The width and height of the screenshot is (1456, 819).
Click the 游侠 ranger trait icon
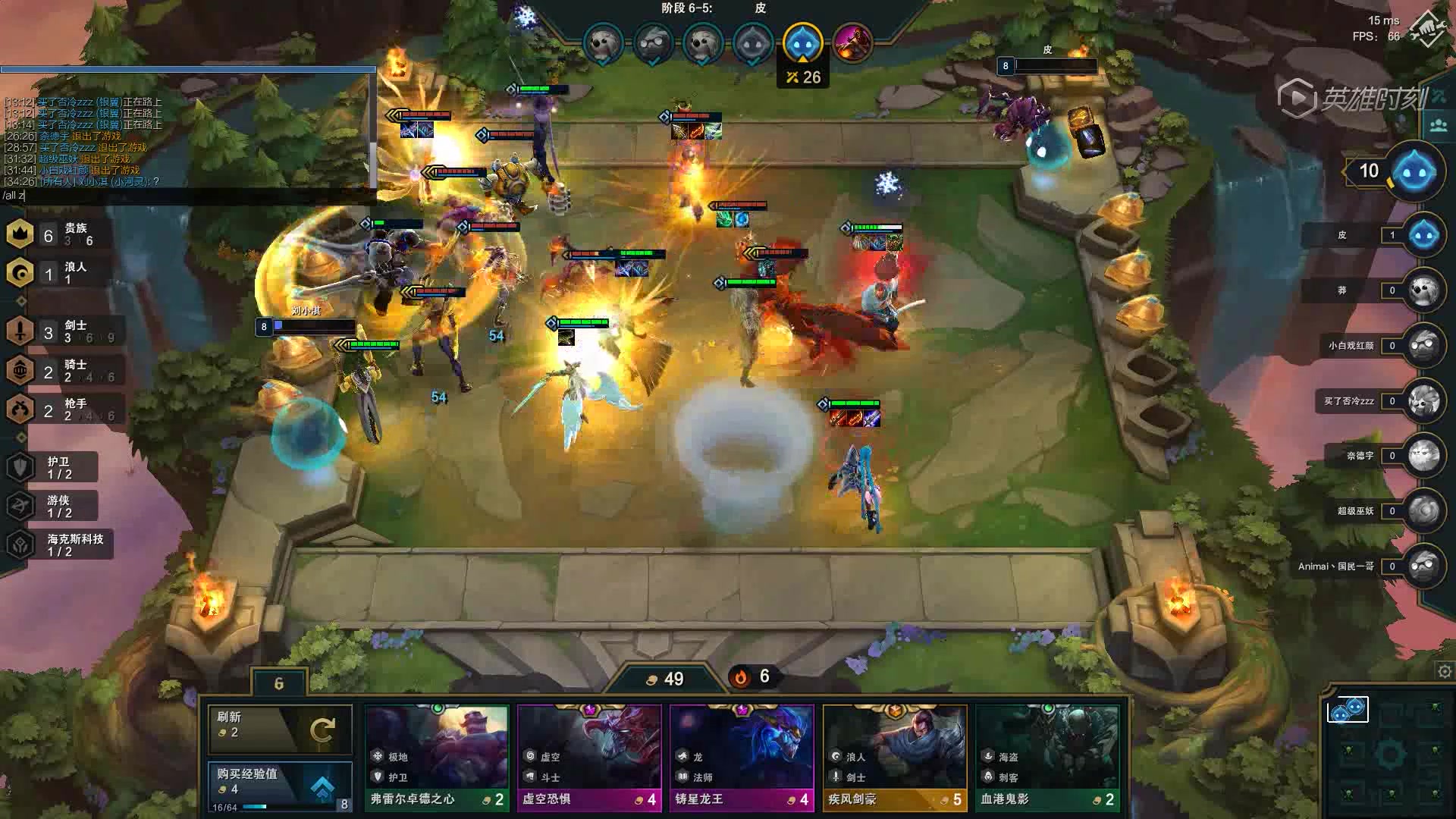click(x=18, y=505)
